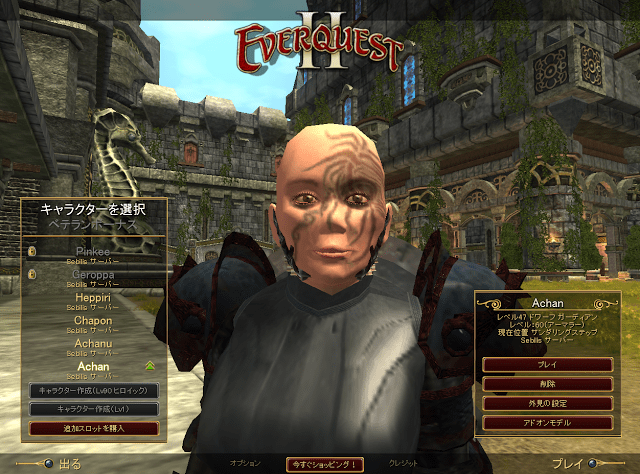Click the green up arrow beside Achan

[150, 366]
